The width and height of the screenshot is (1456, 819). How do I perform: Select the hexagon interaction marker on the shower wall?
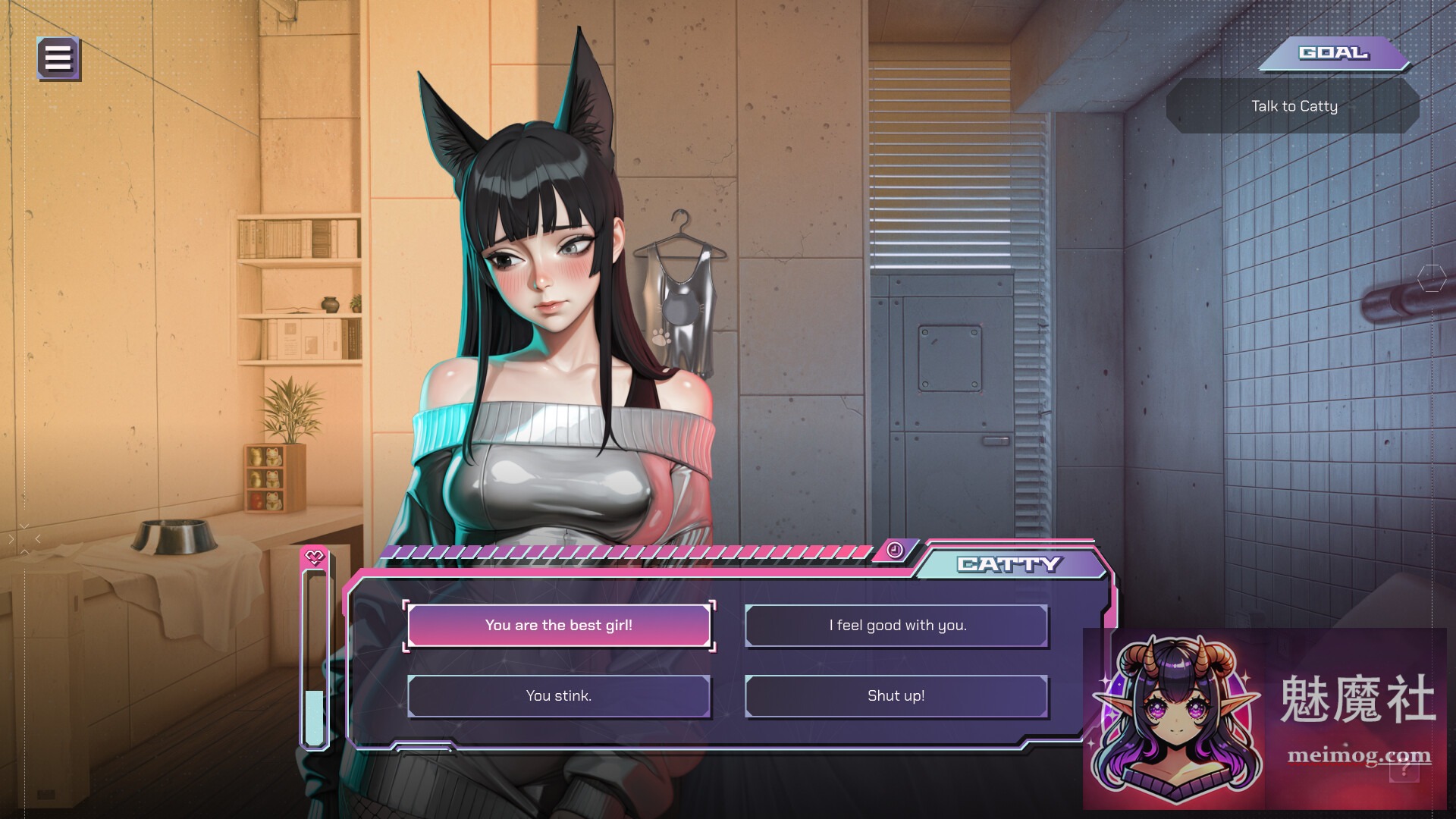point(1432,278)
